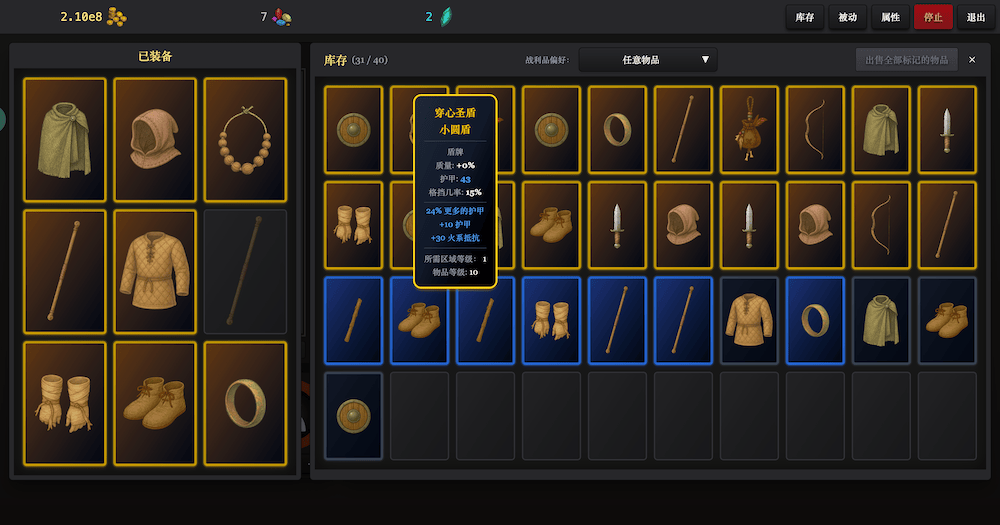Viewport: 1000px width, 525px height.
Task: Select the blue-bordered ring in inventory
Action: [x=815, y=320]
